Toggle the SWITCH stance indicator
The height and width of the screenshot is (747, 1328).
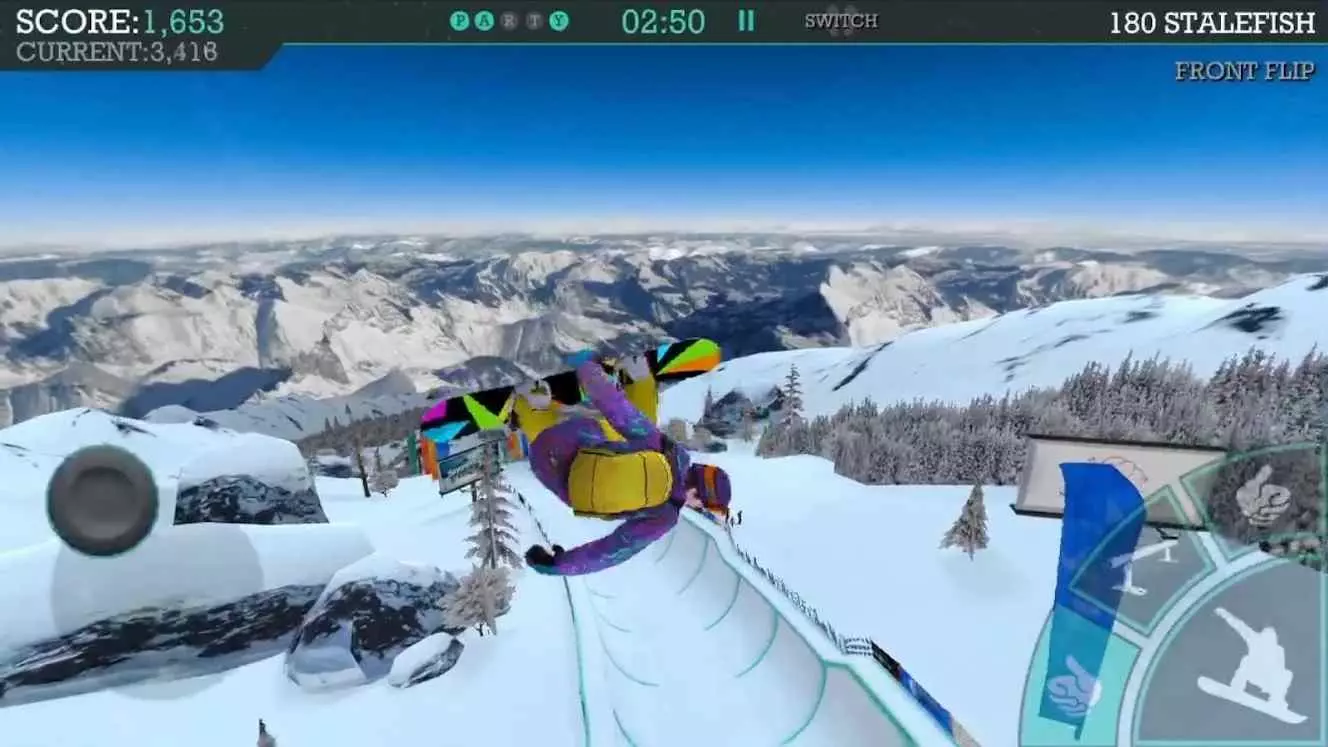point(840,19)
